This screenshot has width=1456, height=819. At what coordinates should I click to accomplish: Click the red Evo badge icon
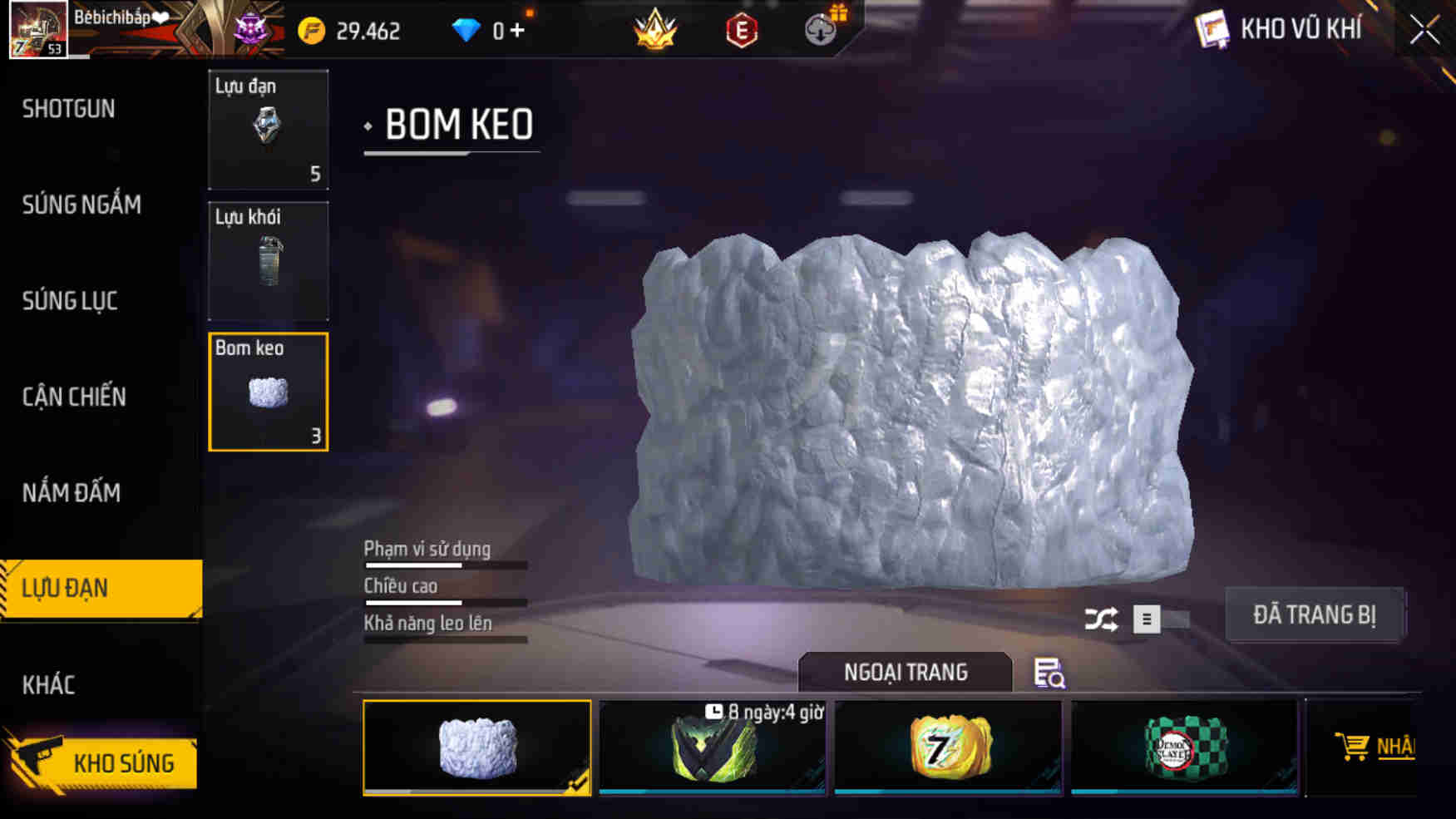(x=743, y=31)
